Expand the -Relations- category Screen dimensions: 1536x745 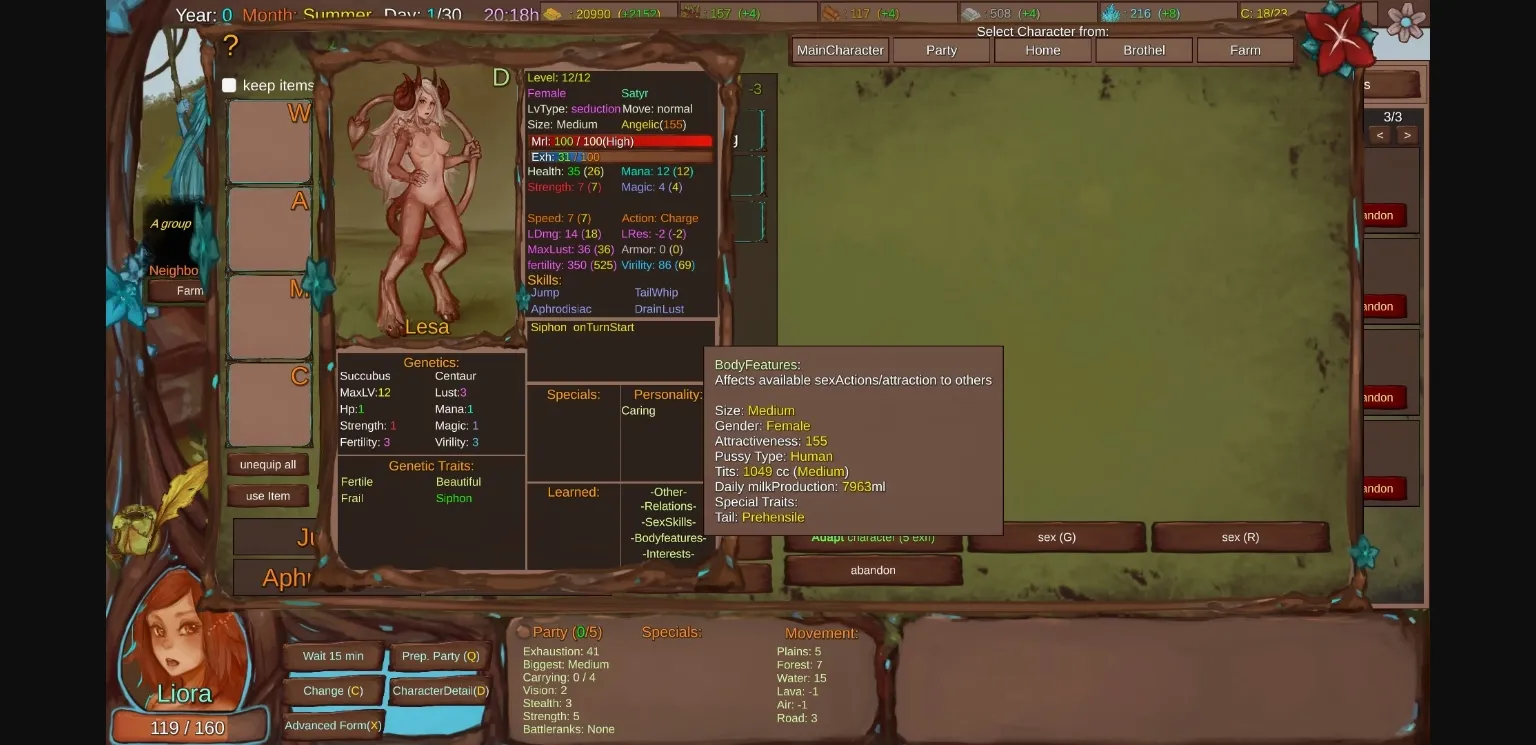click(667, 507)
